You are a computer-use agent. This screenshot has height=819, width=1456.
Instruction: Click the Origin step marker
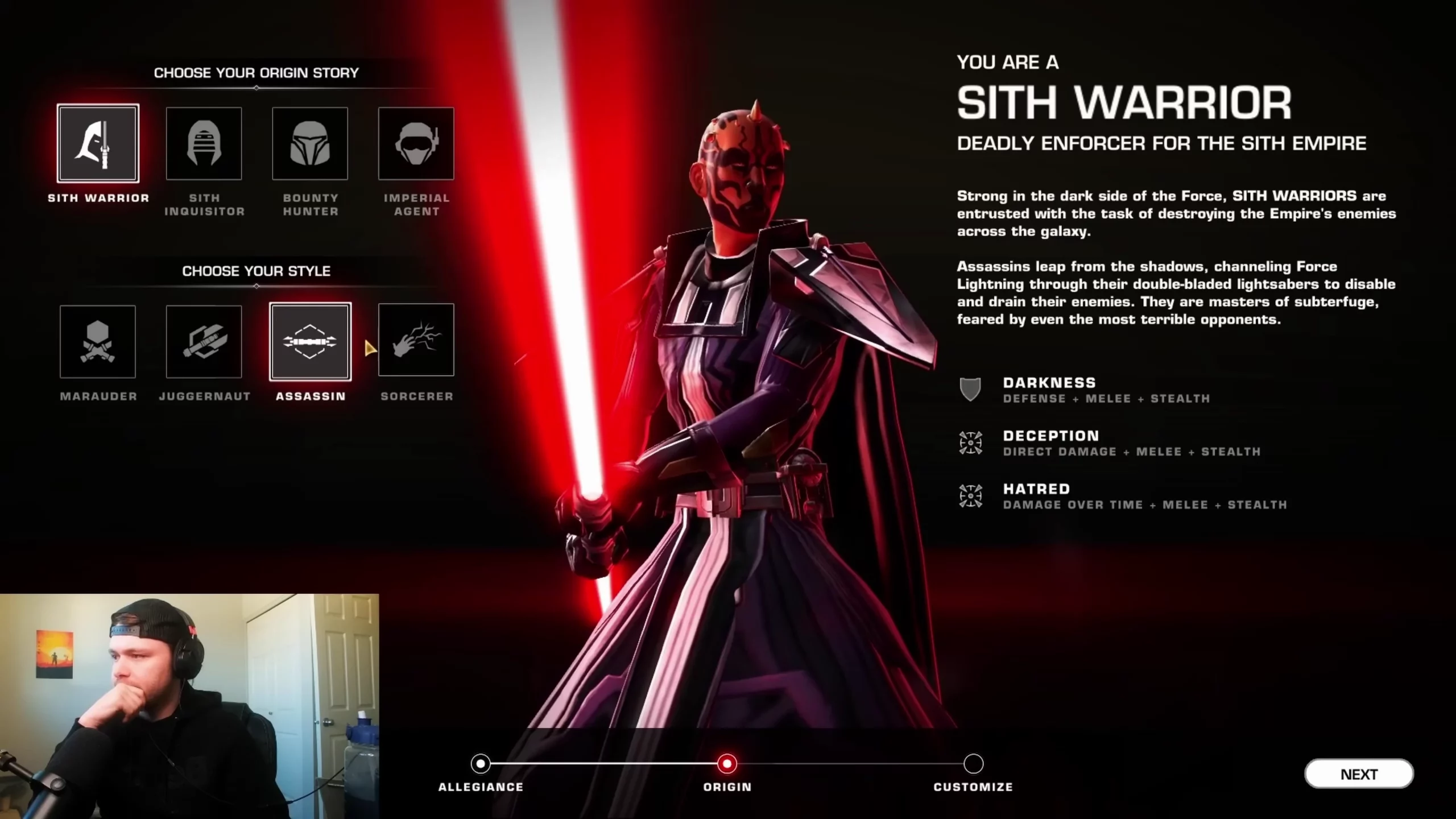[727, 764]
